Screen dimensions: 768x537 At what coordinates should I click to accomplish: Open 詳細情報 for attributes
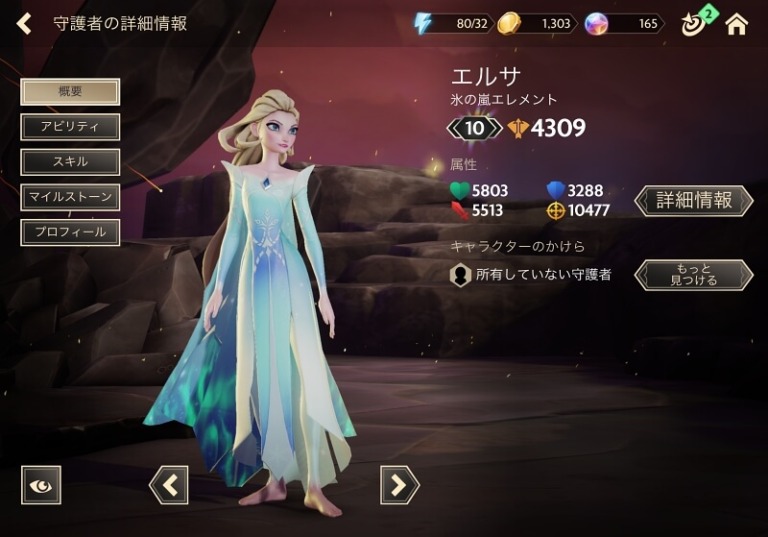point(694,200)
